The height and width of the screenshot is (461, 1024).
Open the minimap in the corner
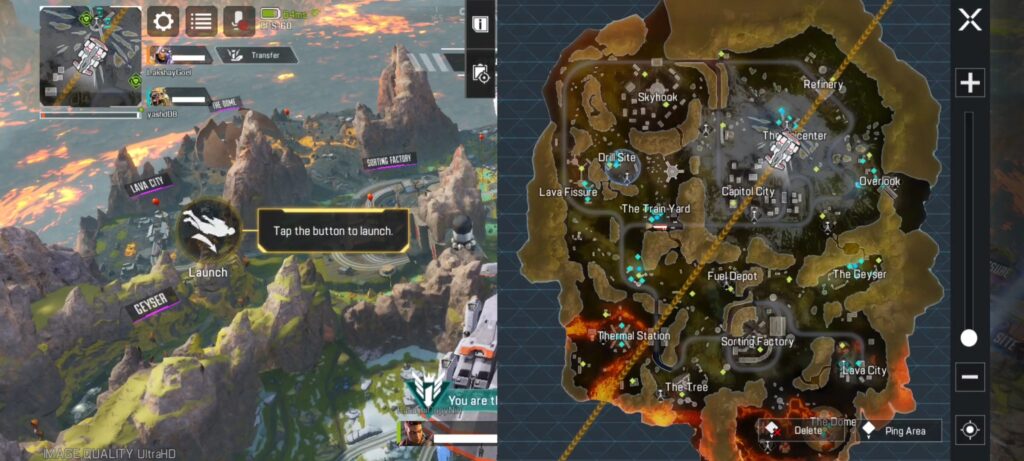click(x=90, y=56)
